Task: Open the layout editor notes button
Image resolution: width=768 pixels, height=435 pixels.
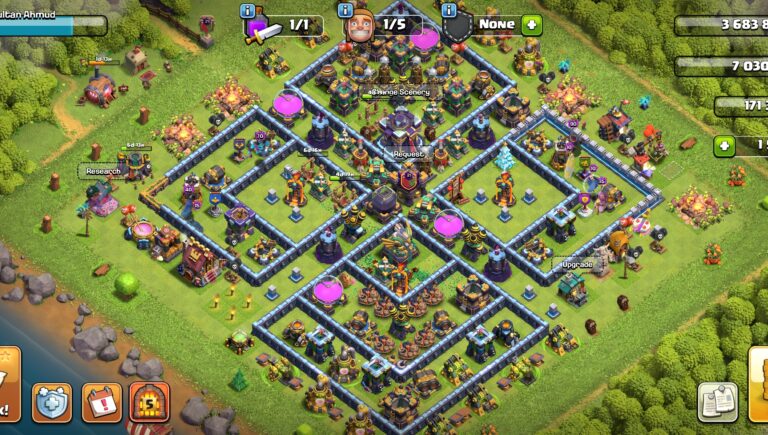Action: click(717, 401)
